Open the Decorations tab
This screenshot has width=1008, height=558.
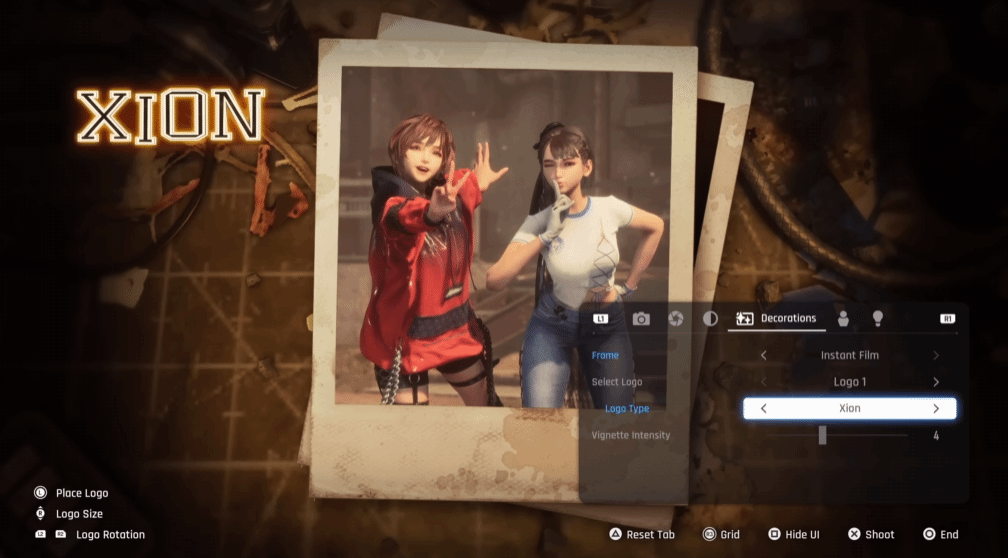pyautogui.click(x=776, y=319)
